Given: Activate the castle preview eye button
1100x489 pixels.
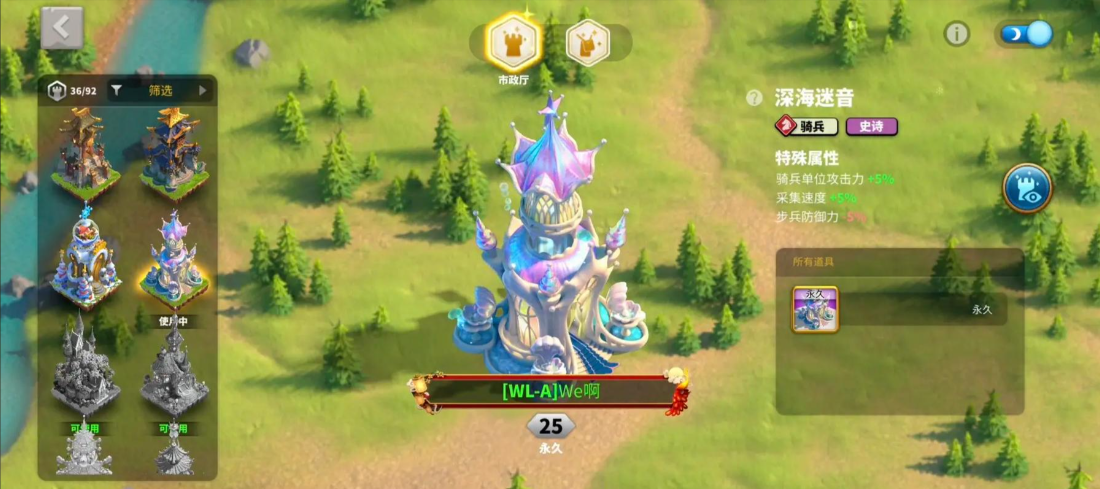Looking at the screenshot, I should pos(1028,188).
